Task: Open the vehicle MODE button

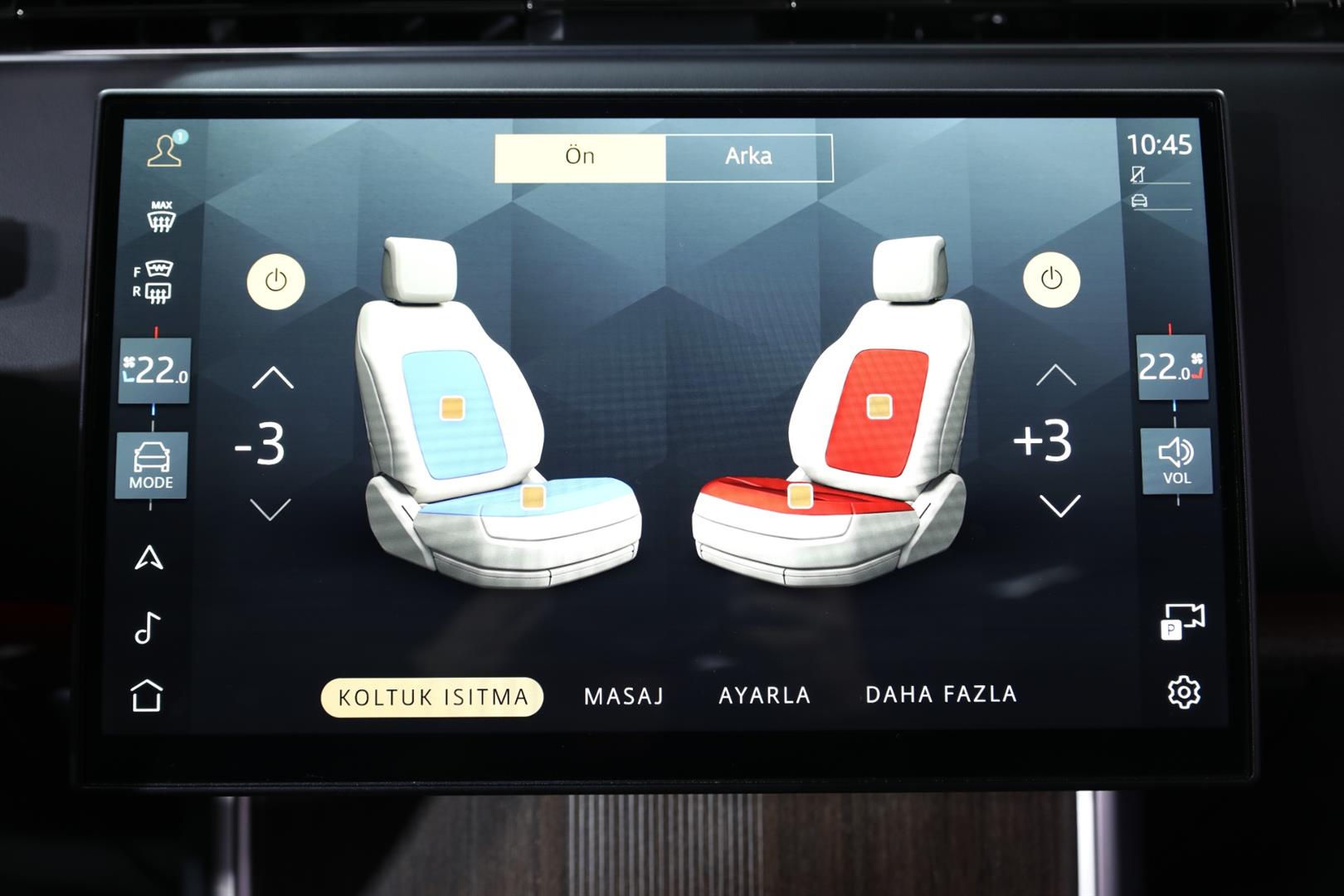Action: 151,465
